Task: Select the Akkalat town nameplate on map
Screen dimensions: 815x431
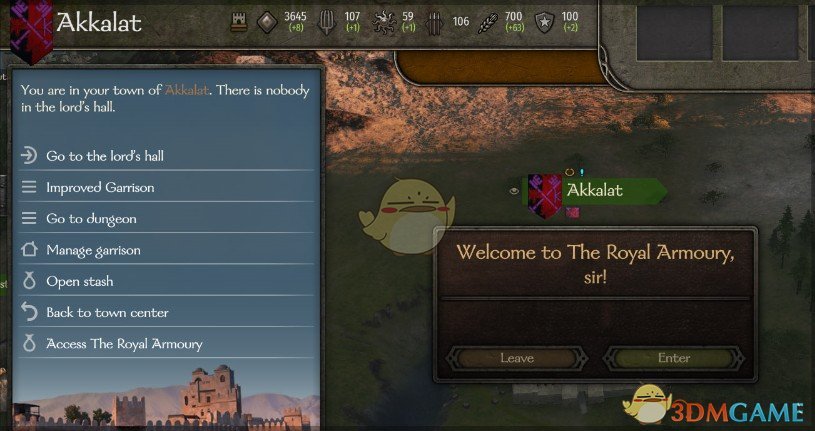Action: 595,190
